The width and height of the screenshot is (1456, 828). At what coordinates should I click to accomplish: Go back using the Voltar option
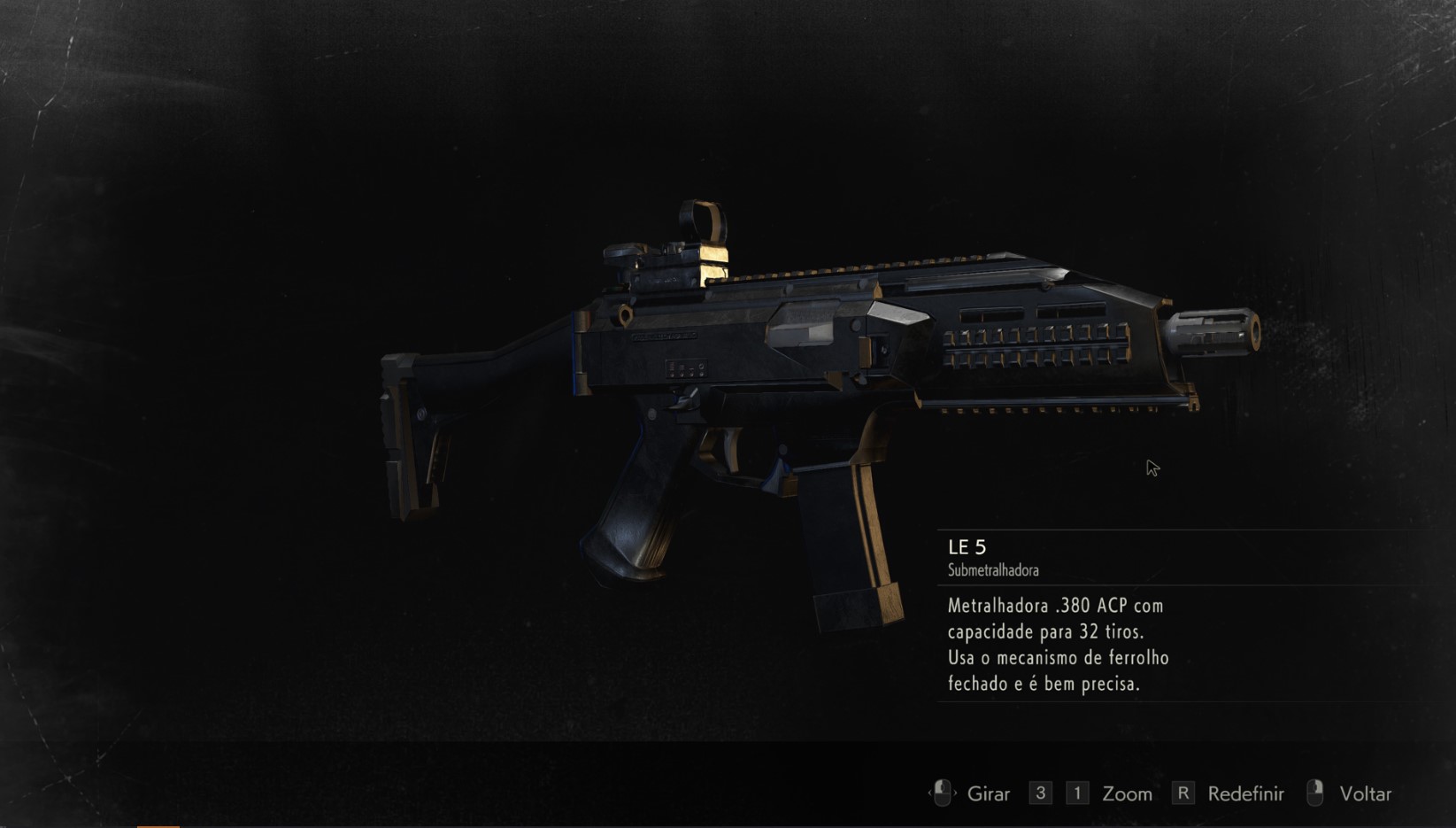1364,793
